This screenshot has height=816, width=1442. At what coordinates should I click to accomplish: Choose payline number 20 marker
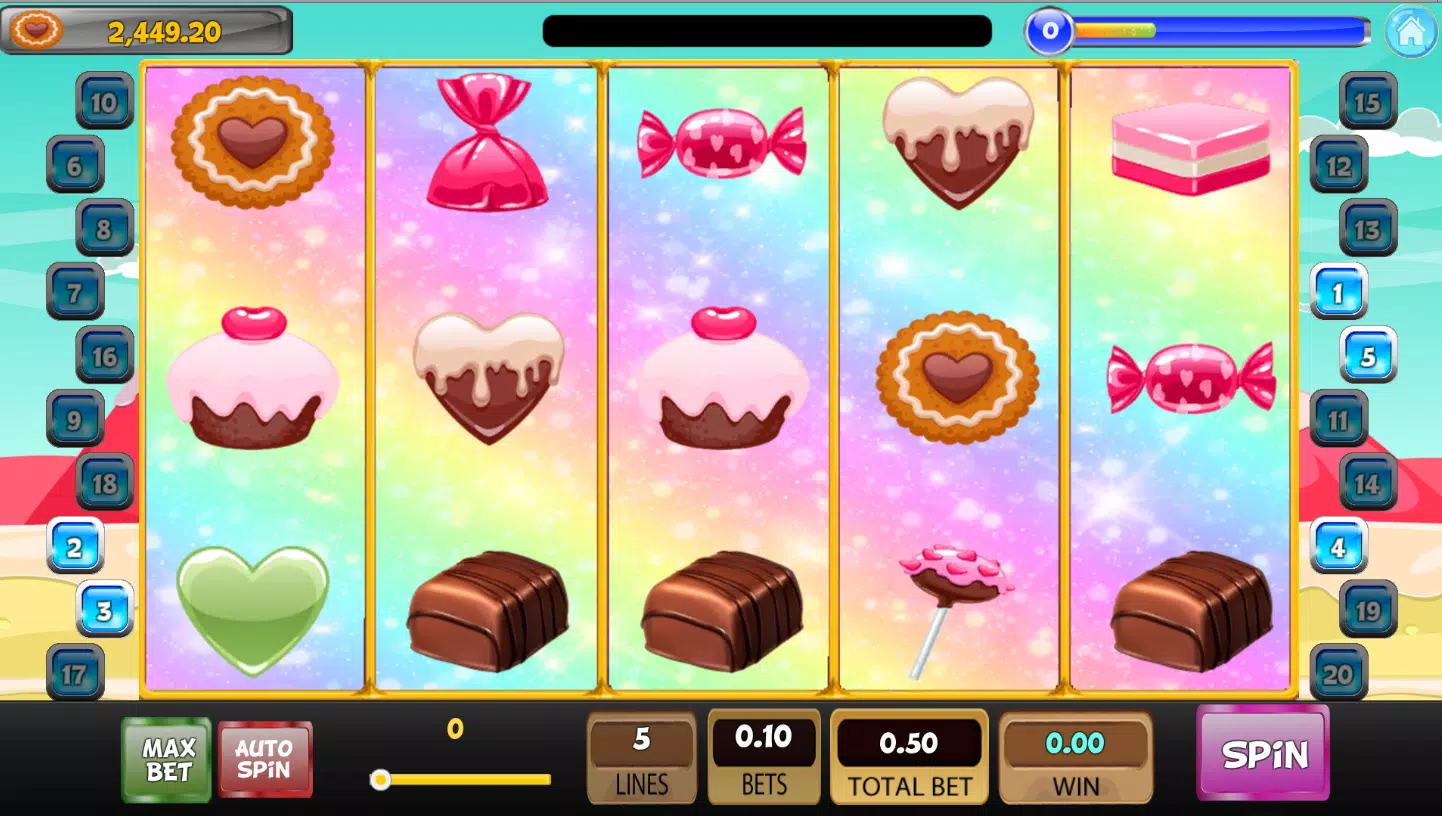tap(1338, 673)
